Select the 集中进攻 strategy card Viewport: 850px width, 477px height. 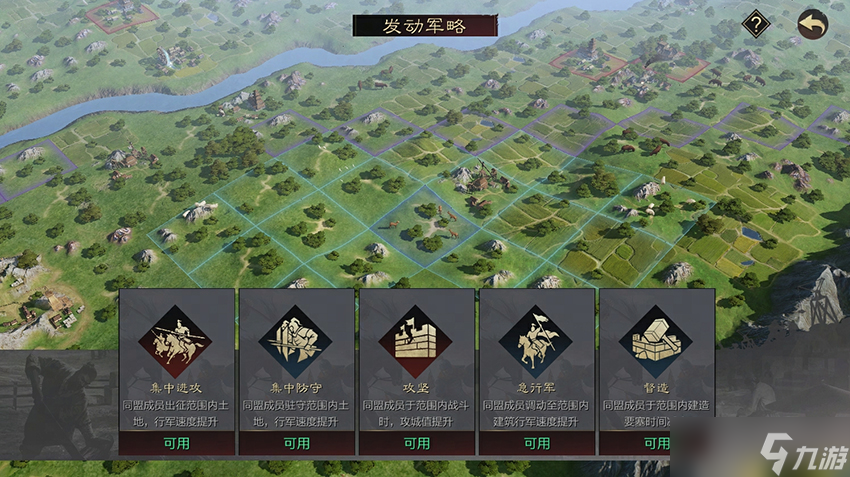(176, 371)
